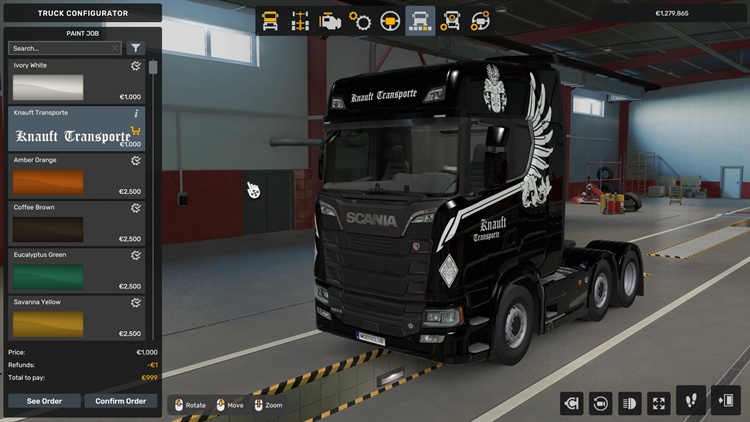This screenshot has width=750, height=422.
Task: Open the truck cabin category tab
Action: [270, 20]
